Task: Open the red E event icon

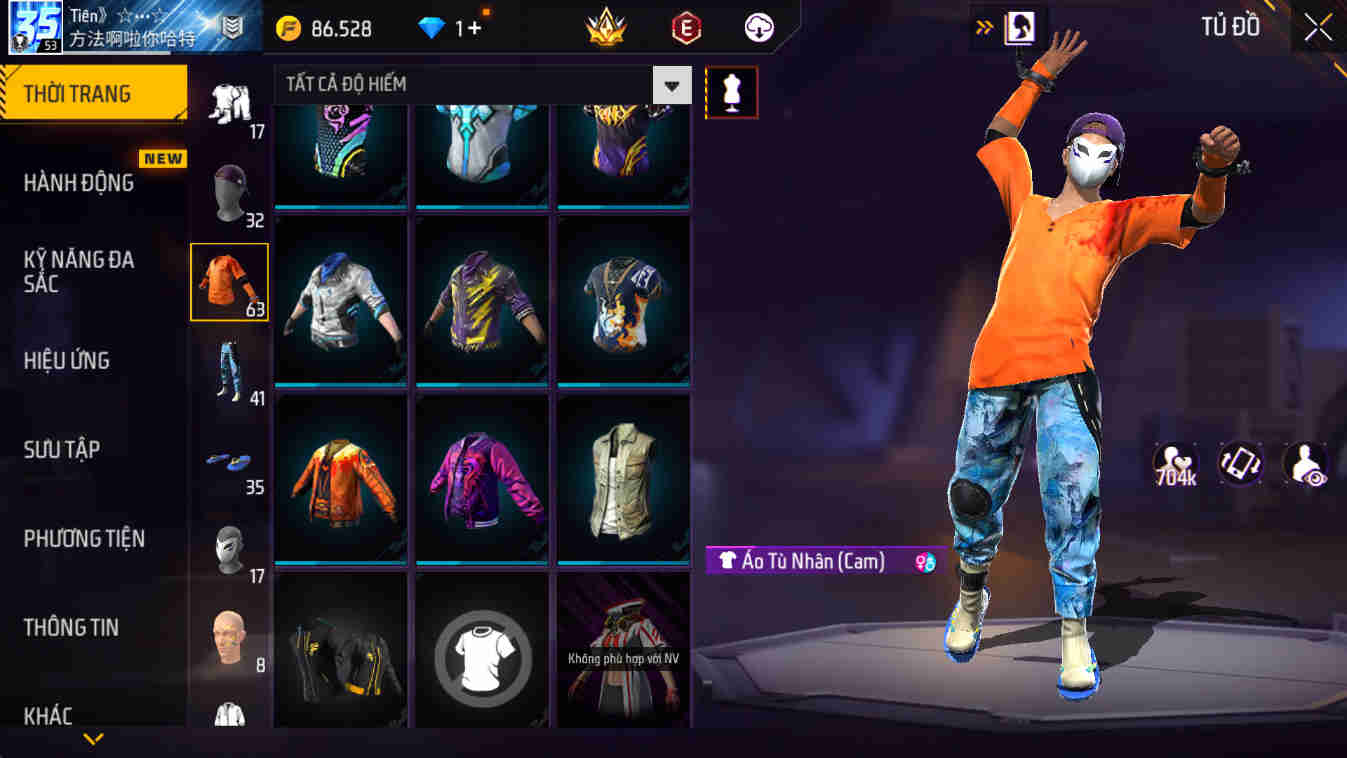Action: tap(685, 27)
